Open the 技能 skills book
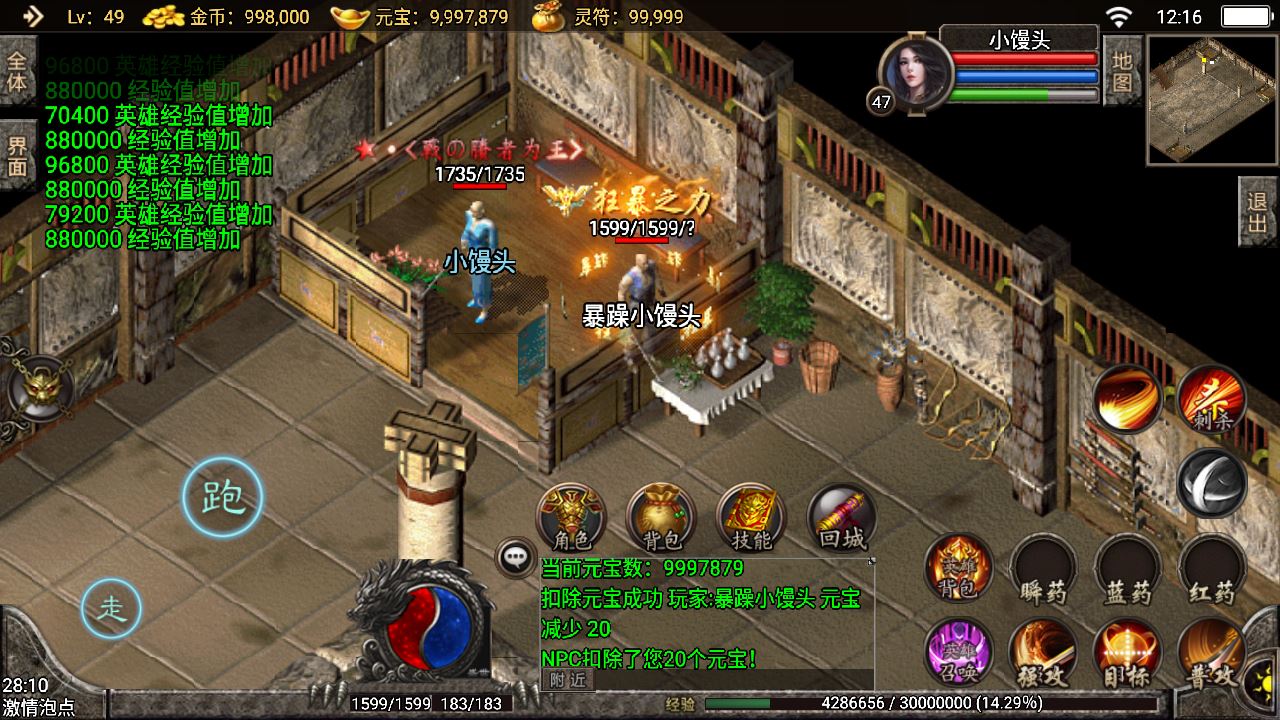The width and height of the screenshot is (1280, 720). (751, 518)
